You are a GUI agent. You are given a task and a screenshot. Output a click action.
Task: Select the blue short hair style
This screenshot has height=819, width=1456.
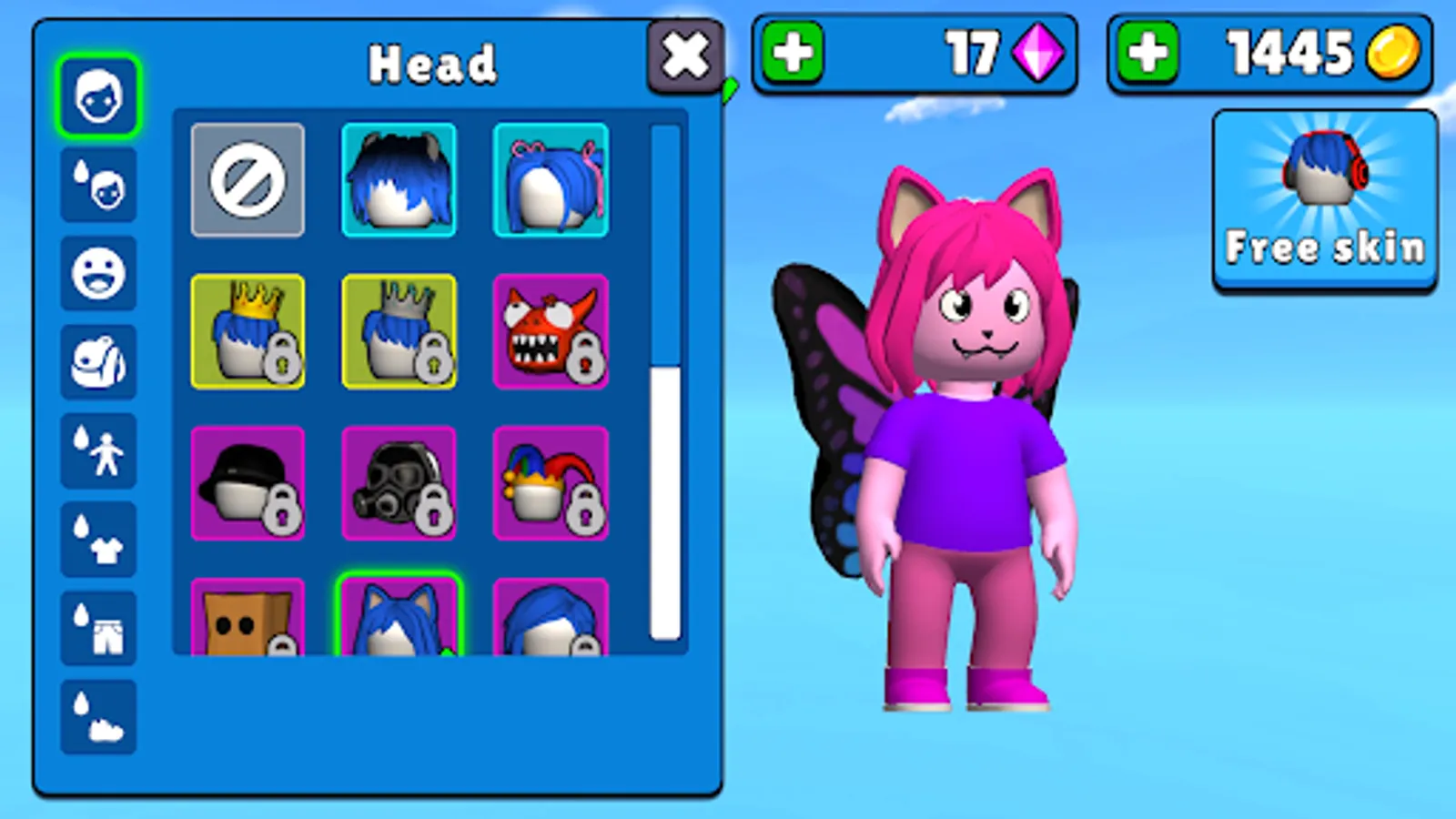(x=399, y=181)
